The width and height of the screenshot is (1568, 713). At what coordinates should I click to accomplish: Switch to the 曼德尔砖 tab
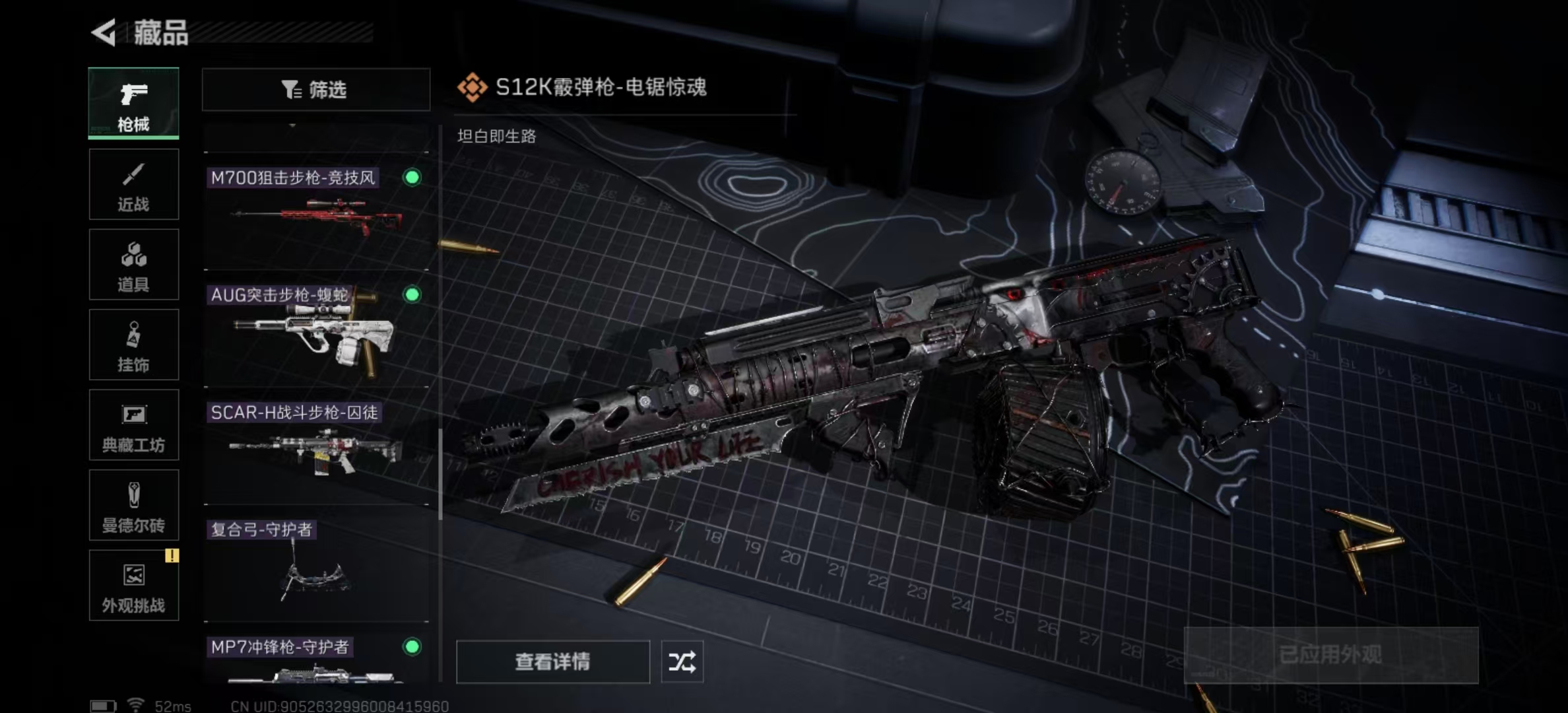click(x=133, y=506)
